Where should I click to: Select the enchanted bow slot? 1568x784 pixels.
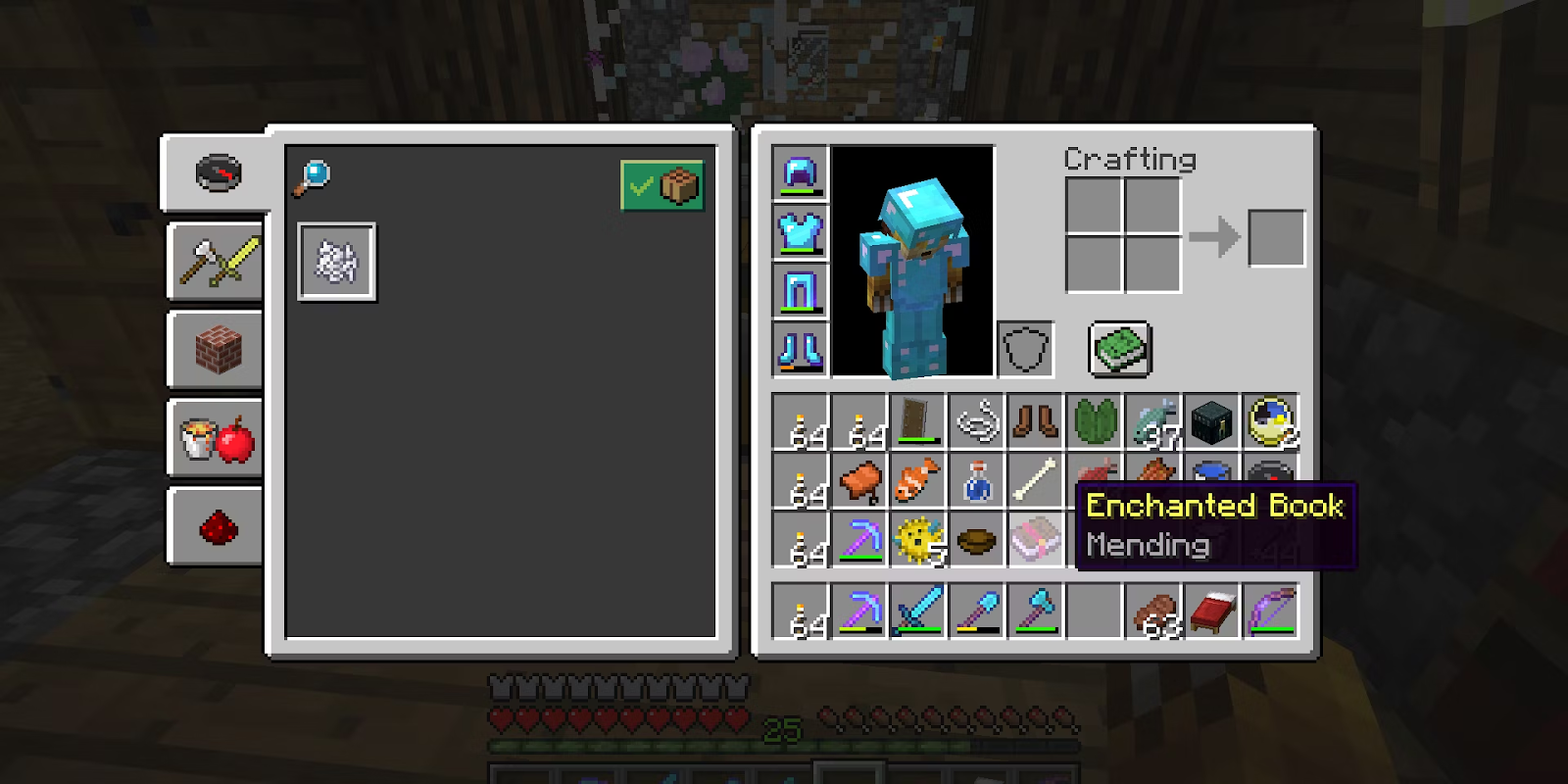pyautogui.click(x=1271, y=611)
